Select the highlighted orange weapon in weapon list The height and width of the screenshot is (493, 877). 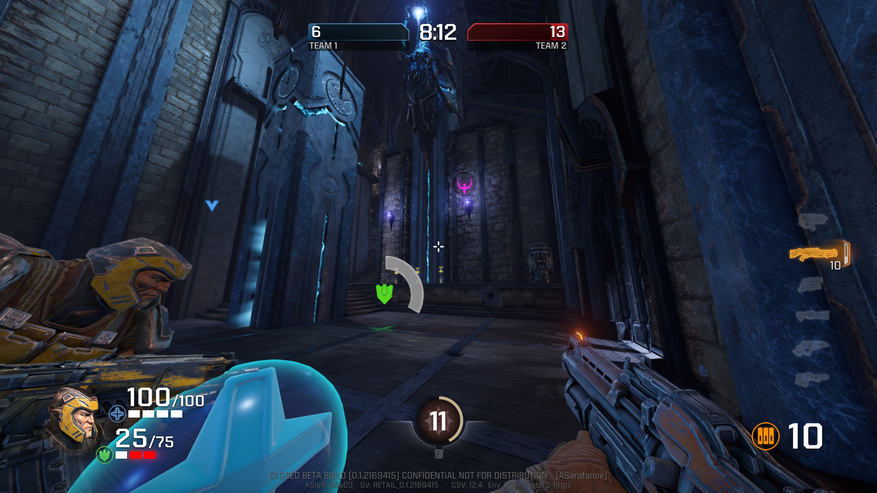(x=818, y=252)
